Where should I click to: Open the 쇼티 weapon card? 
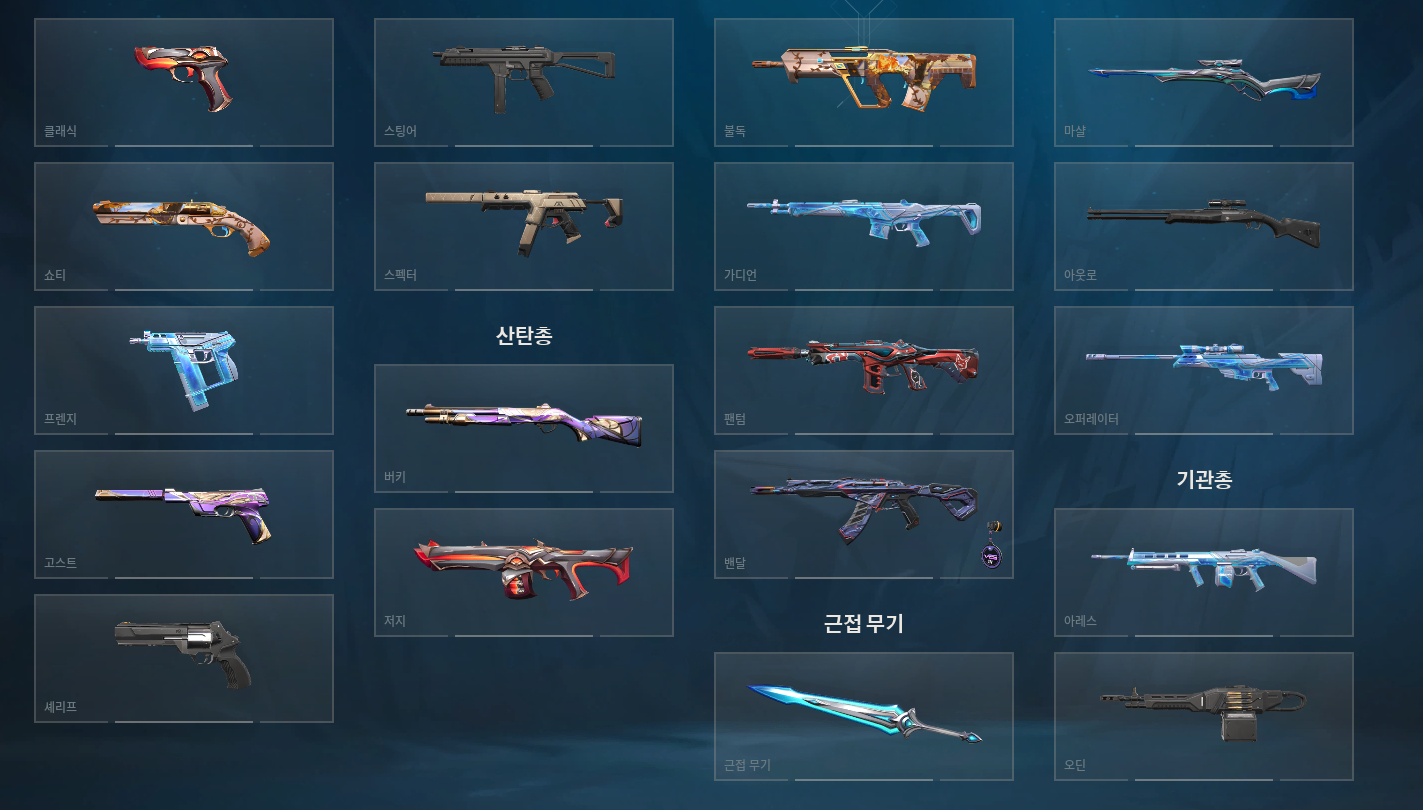(x=184, y=226)
